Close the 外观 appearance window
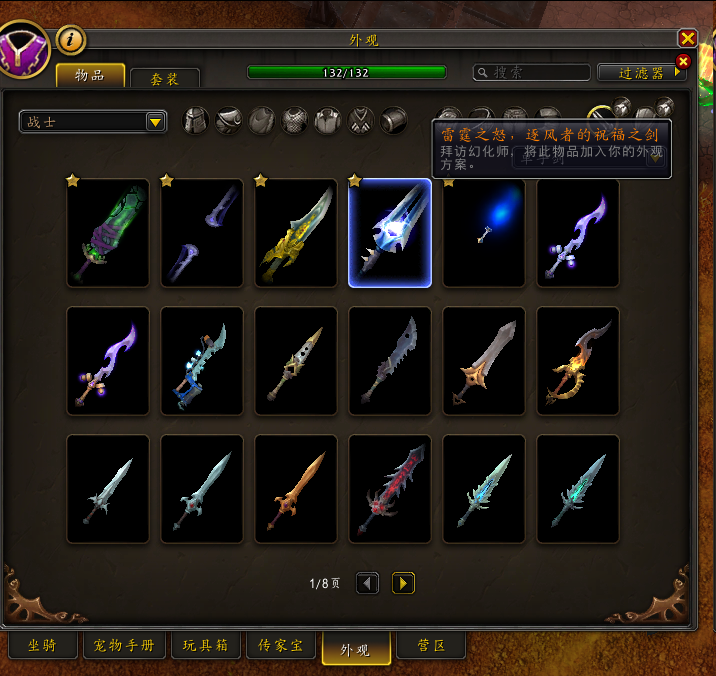 (687, 38)
